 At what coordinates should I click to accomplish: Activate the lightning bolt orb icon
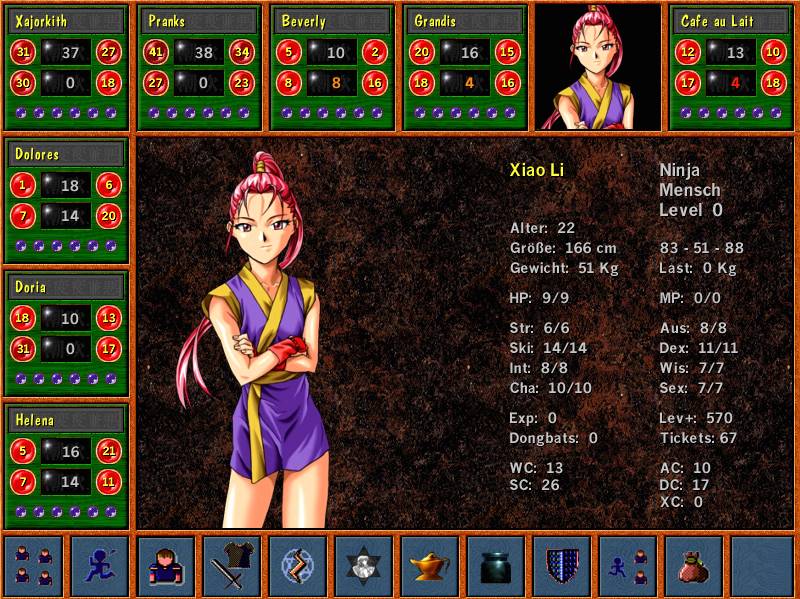[298, 565]
